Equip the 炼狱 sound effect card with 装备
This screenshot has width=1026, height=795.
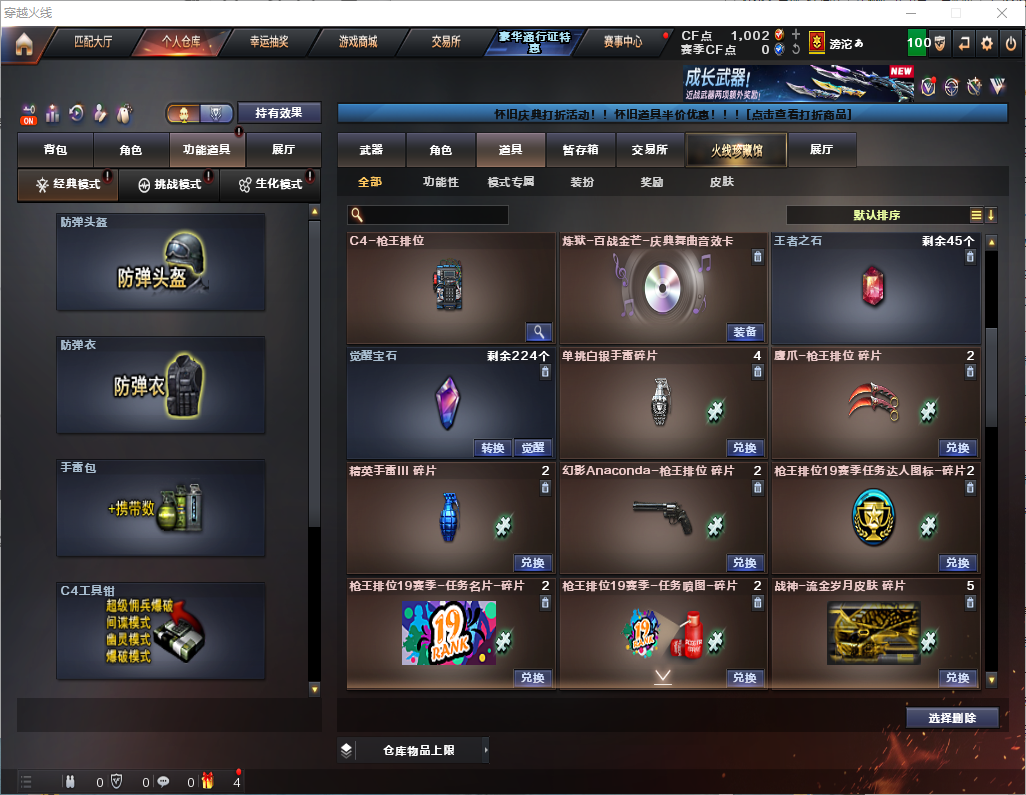(744, 332)
